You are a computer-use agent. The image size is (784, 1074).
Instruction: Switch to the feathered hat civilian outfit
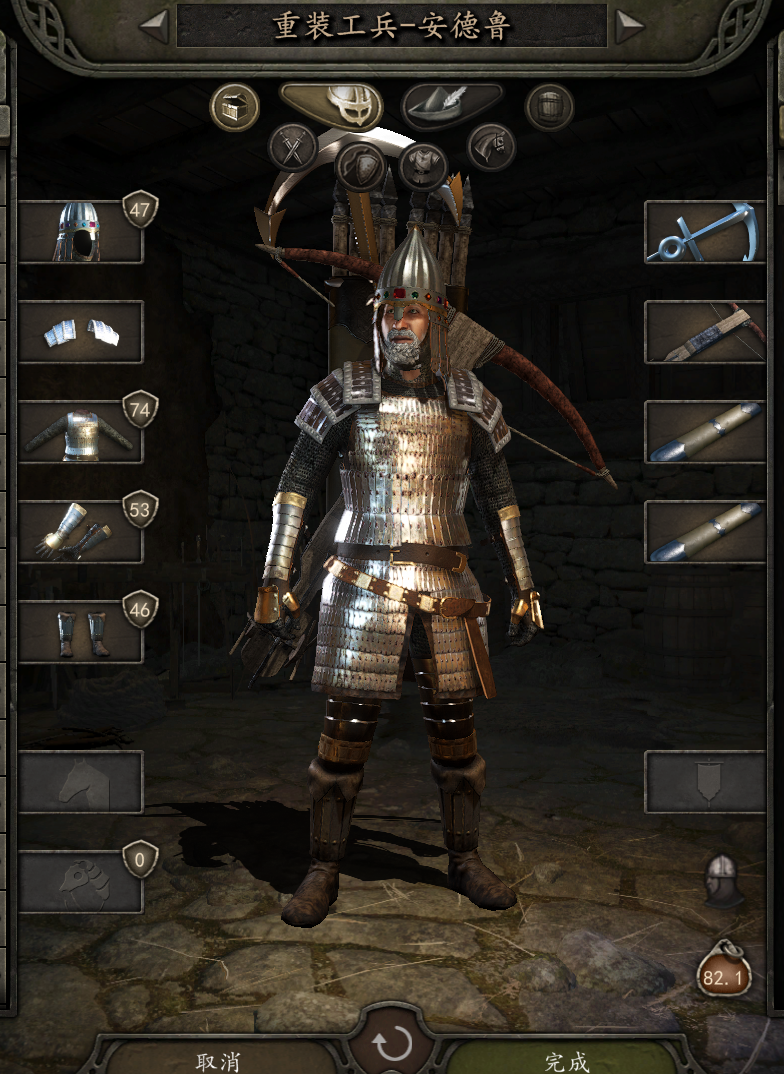pyautogui.click(x=452, y=105)
